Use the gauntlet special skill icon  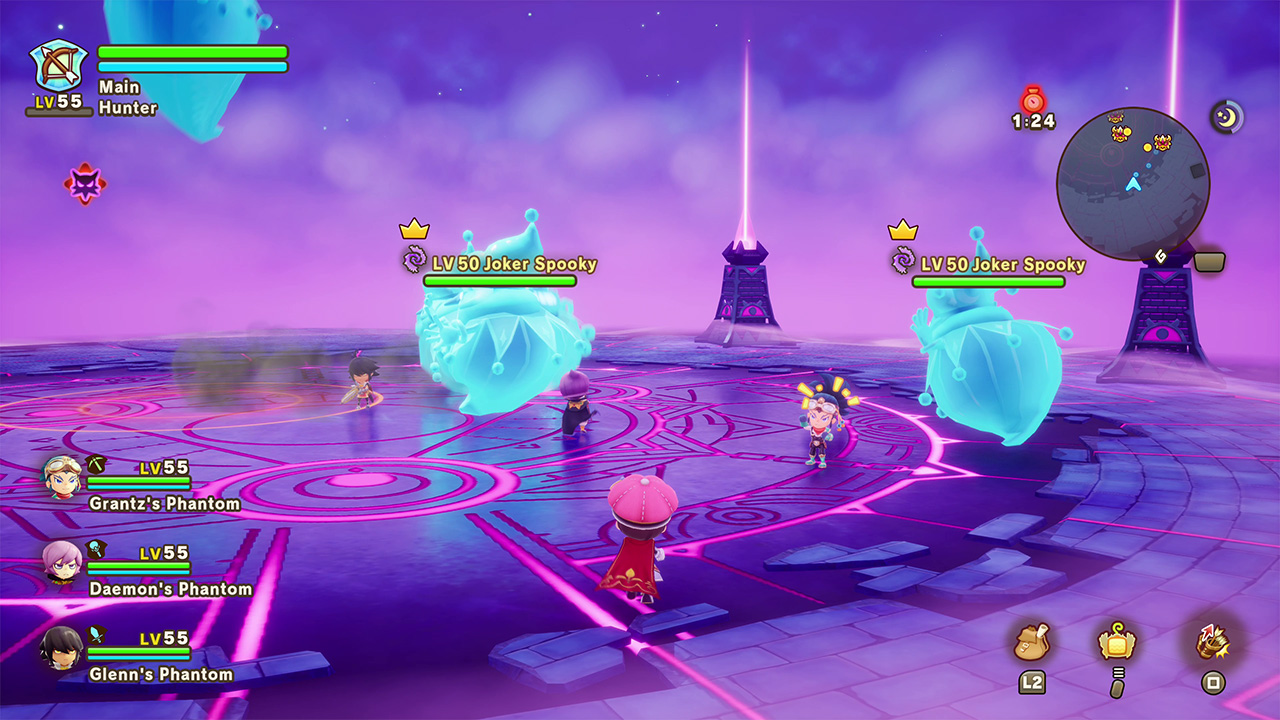tap(1212, 643)
